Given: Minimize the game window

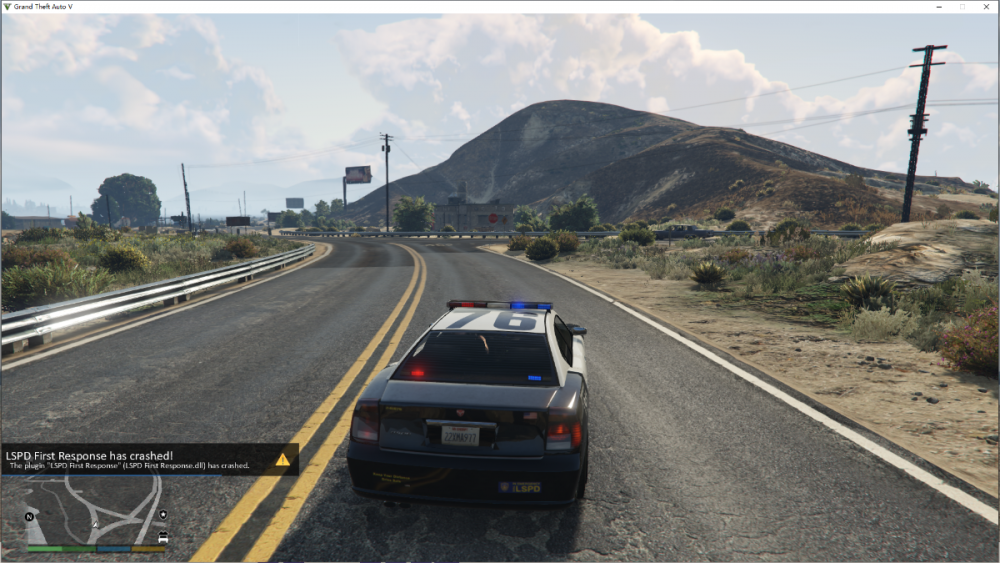Looking at the screenshot, I should pyautogui.click(x=941, y=7).
